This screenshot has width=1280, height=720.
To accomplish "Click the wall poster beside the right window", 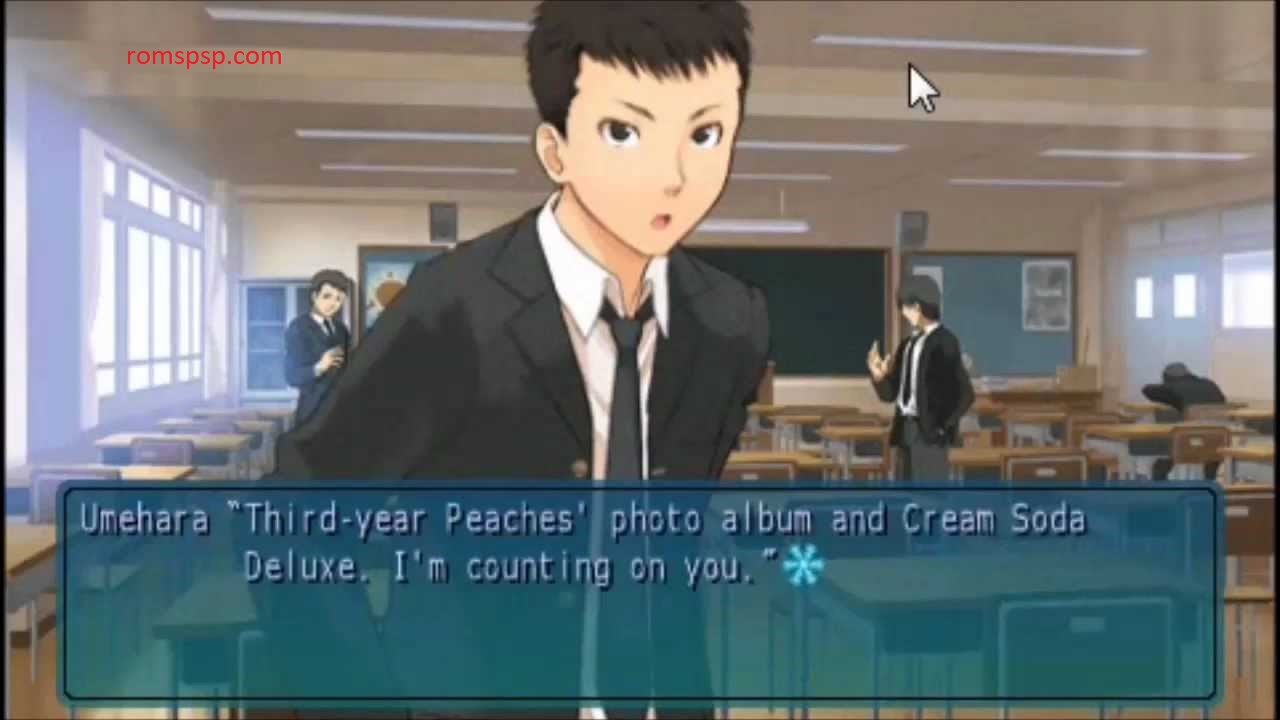I will (x=1045, y=290).
